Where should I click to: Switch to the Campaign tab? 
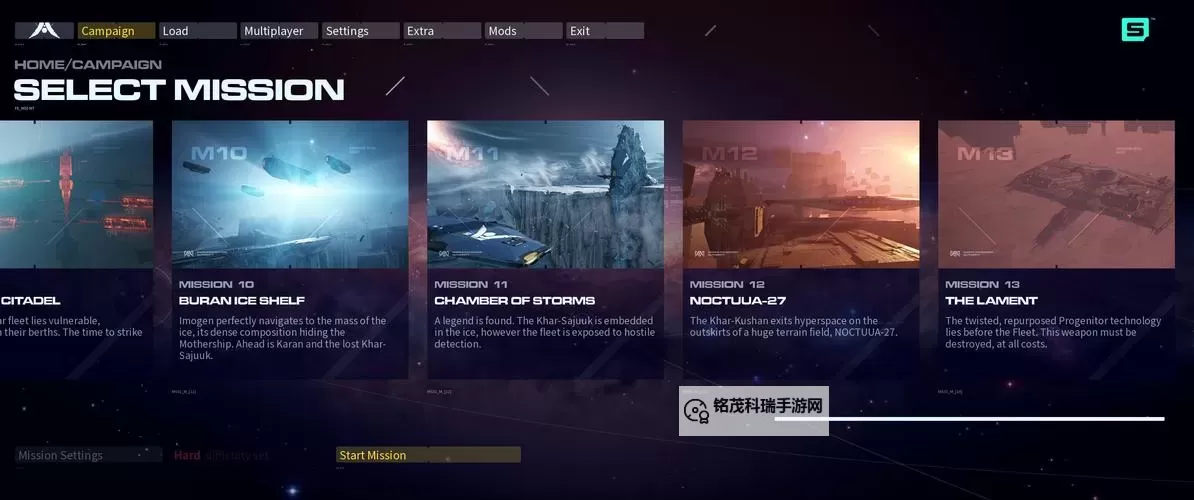tap(116, 31)
